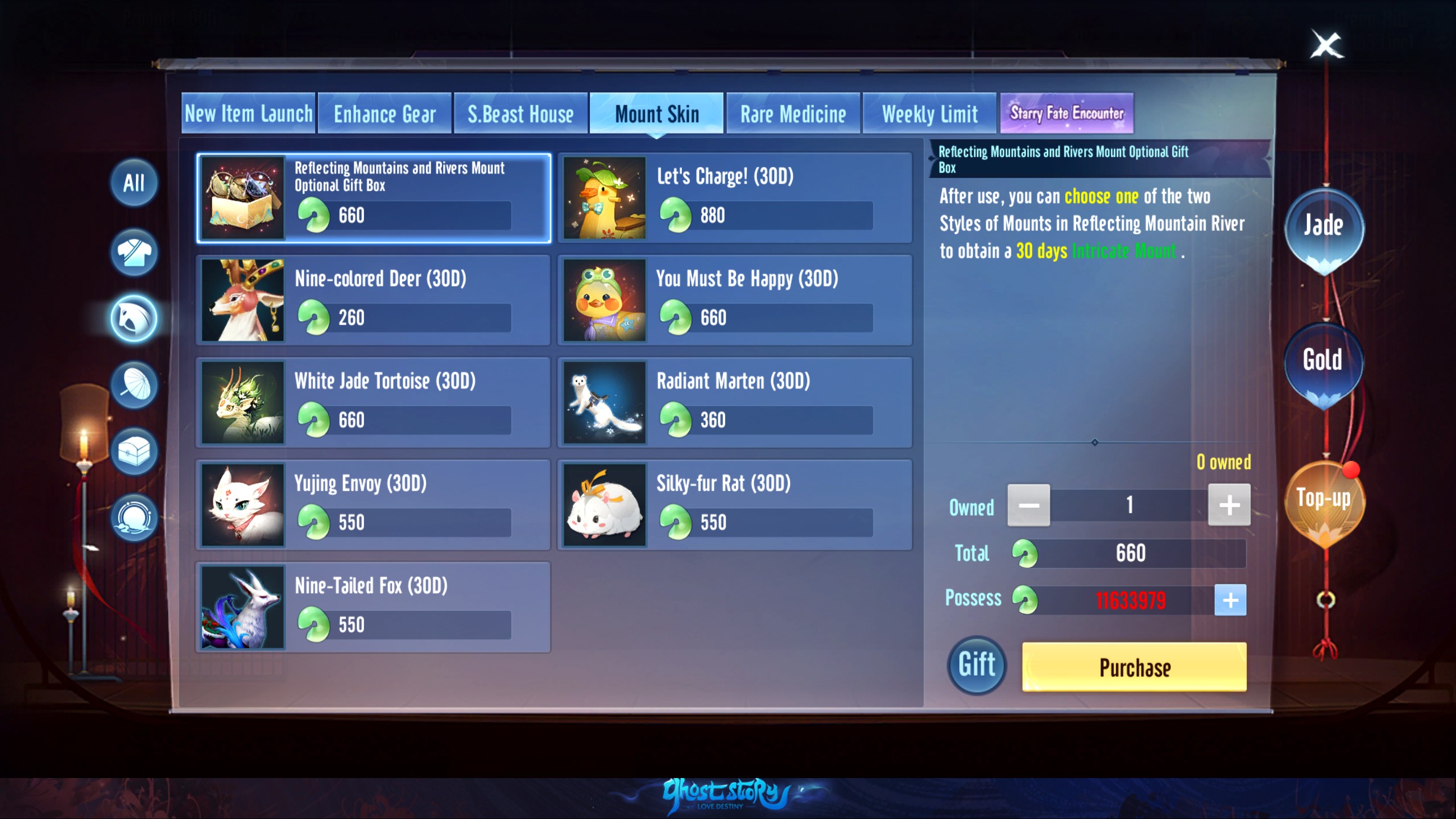Decrease quantity with the minus stepper
1456x819 pixels.
(x=1029, y=504)
